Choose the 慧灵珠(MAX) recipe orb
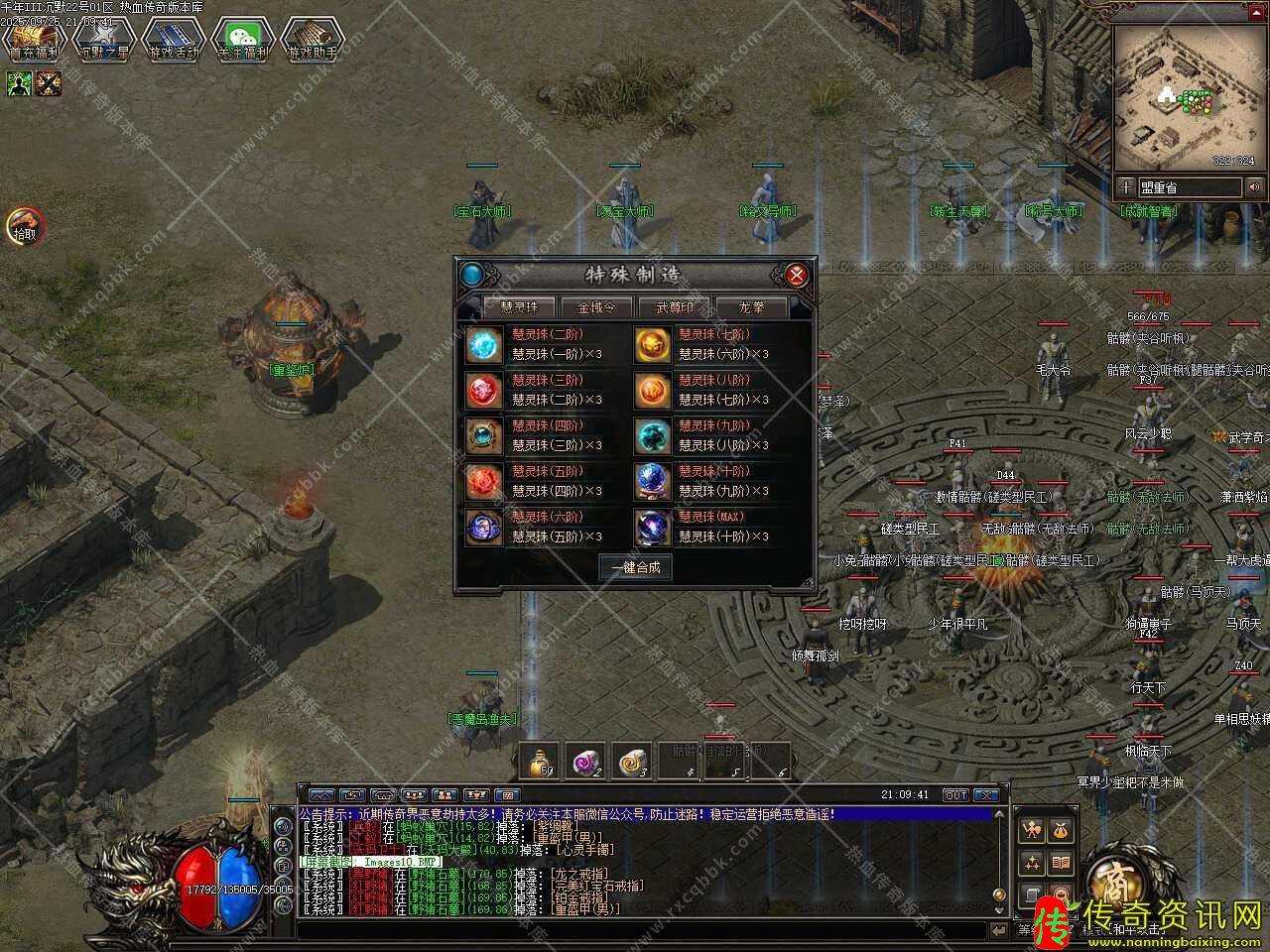The width and height of the screenshot is (1270, 952). (x=652, y=527)
